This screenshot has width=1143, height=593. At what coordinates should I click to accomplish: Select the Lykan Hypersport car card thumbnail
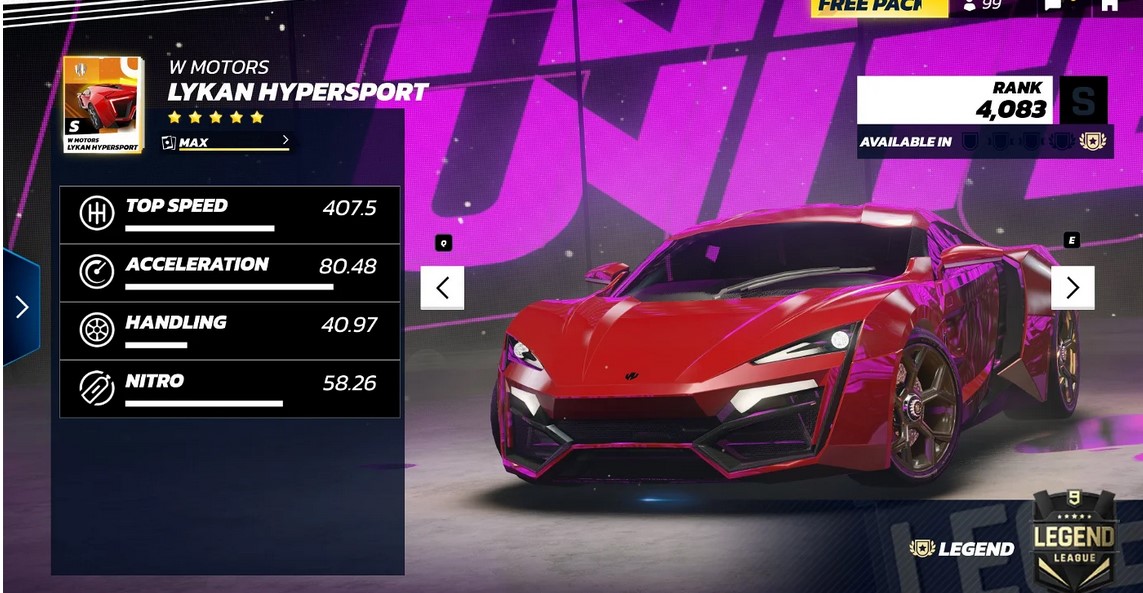tap(102, 105)
